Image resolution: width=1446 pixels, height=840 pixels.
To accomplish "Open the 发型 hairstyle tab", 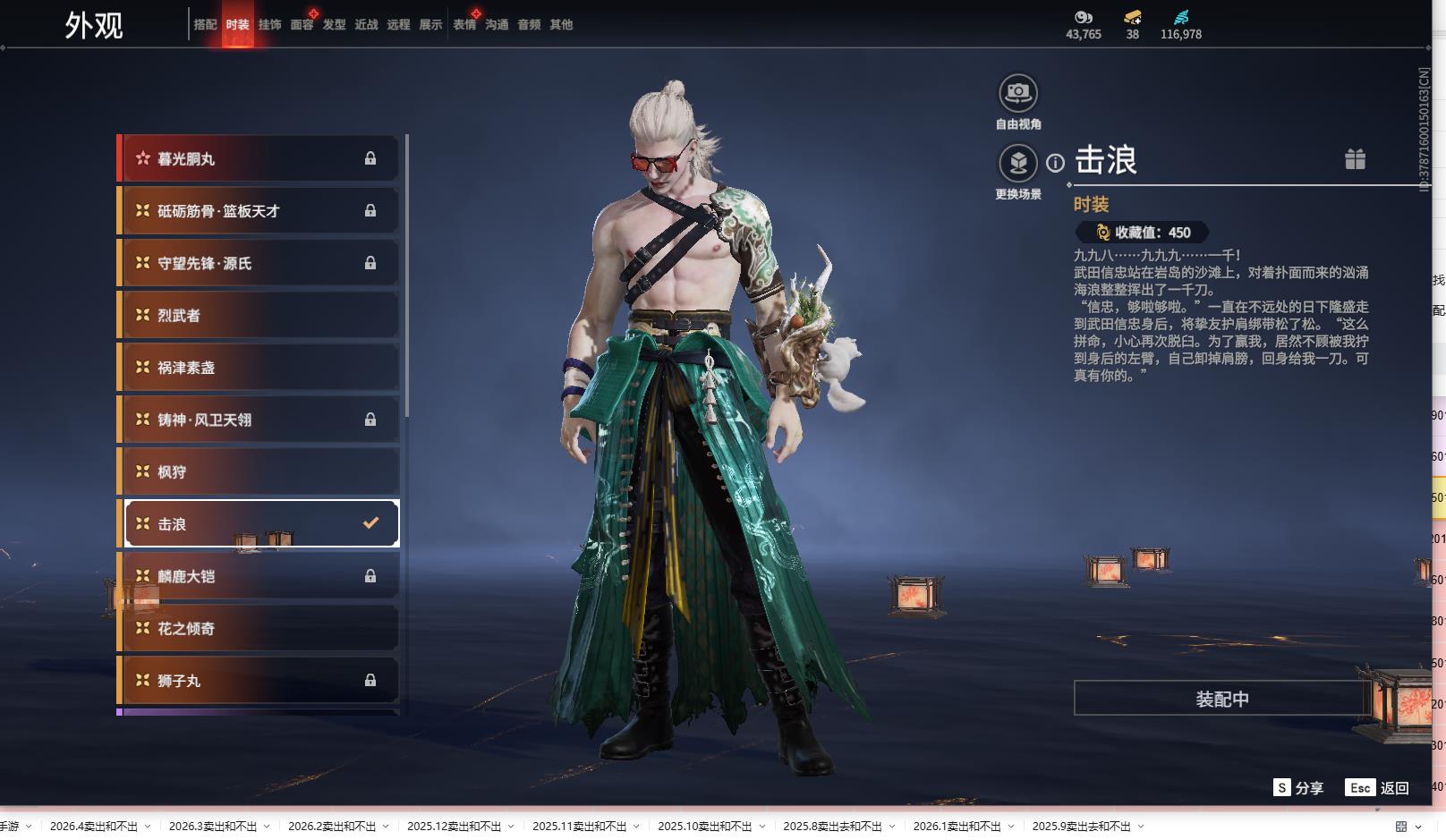I will [x=334, y=25].
